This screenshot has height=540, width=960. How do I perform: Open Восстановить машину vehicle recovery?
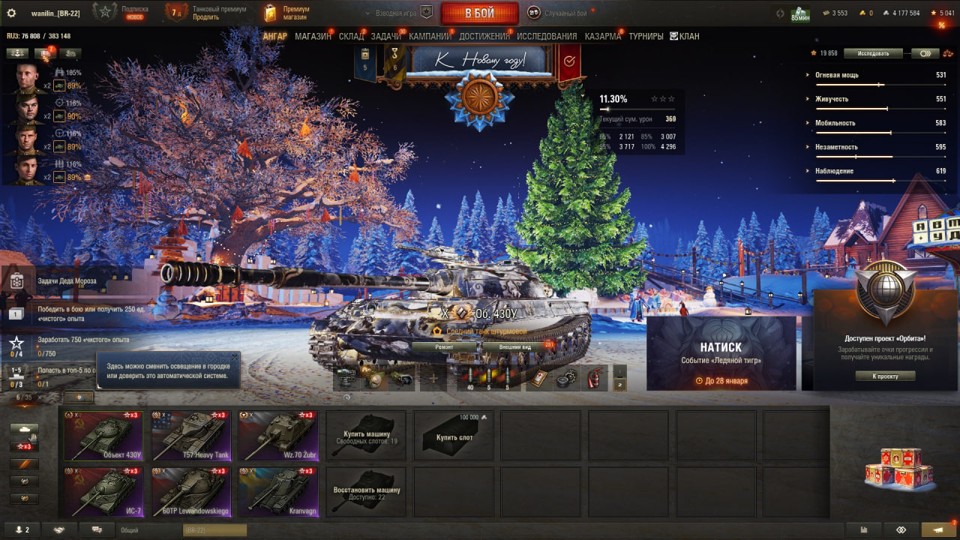(366, 491)
